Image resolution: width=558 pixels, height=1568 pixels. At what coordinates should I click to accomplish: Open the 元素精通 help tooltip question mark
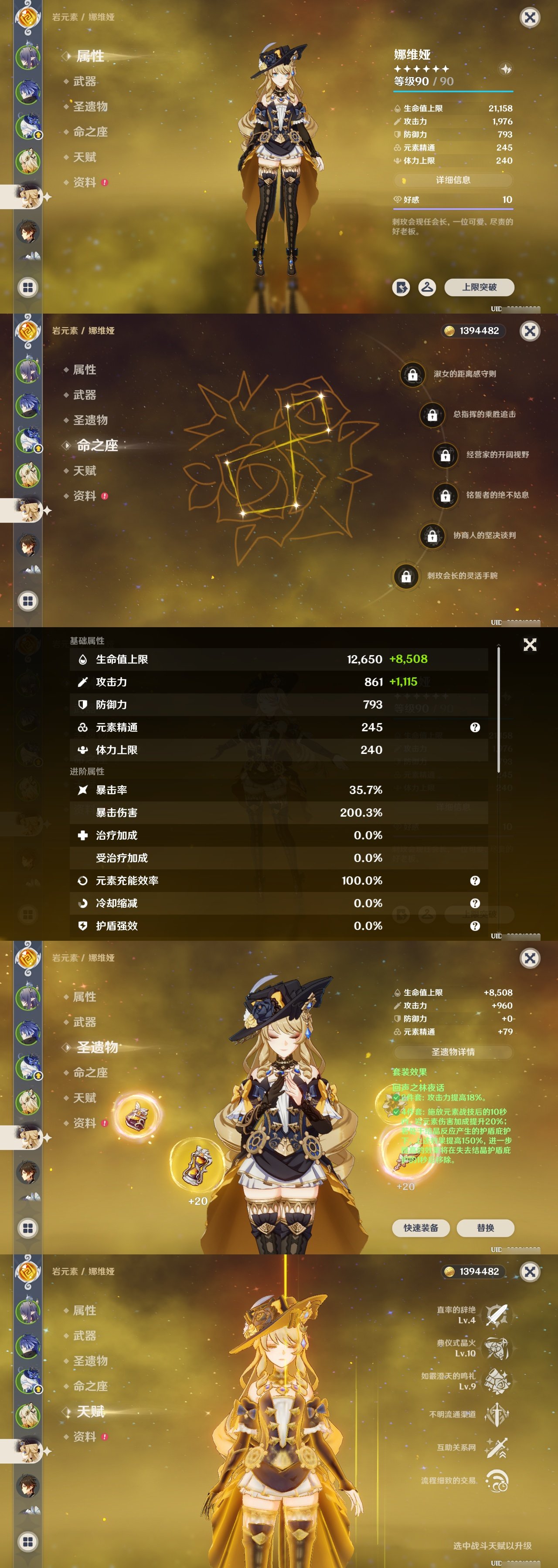pyautogui.click(x=475, y=727)
